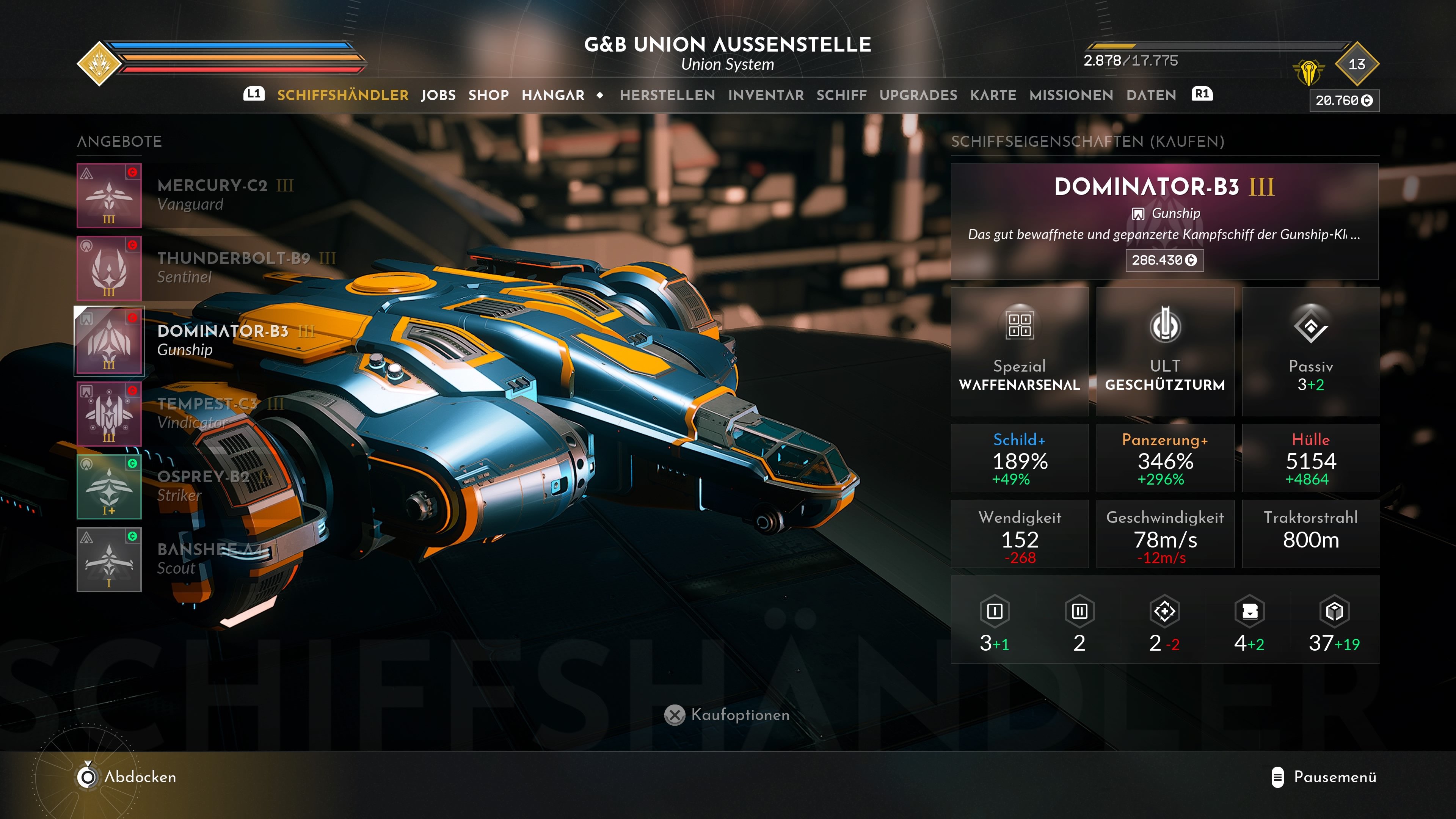This screenshot has width=1456, height=819.
Task: Click the secondary weapon slots icon
Action: pos(1078,612)
